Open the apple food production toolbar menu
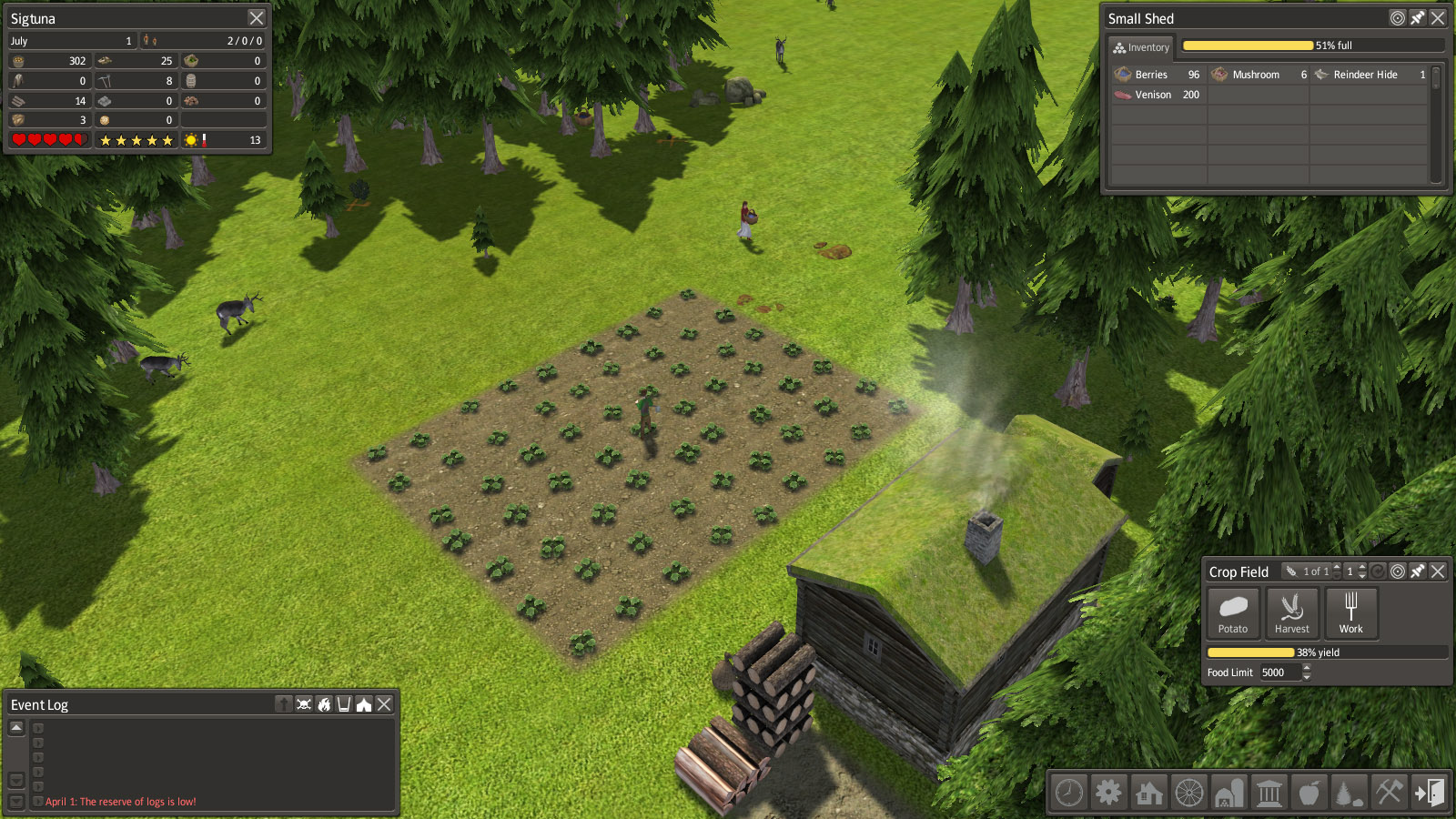 click(1309, 793)
